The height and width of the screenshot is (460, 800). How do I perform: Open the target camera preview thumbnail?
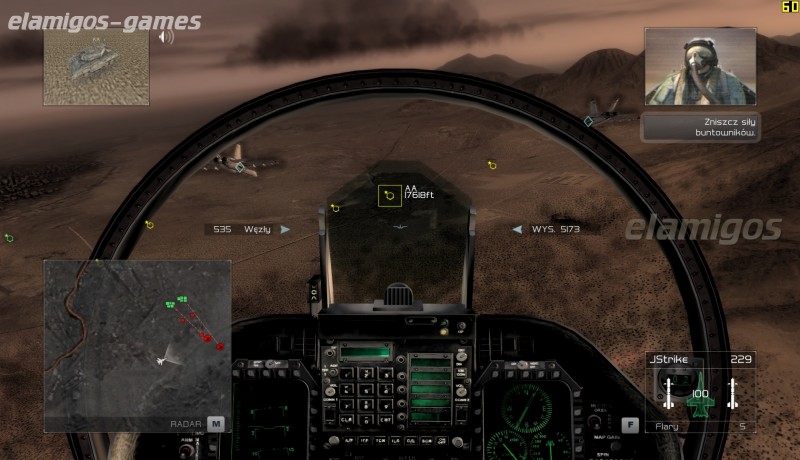tap(95, 66)
